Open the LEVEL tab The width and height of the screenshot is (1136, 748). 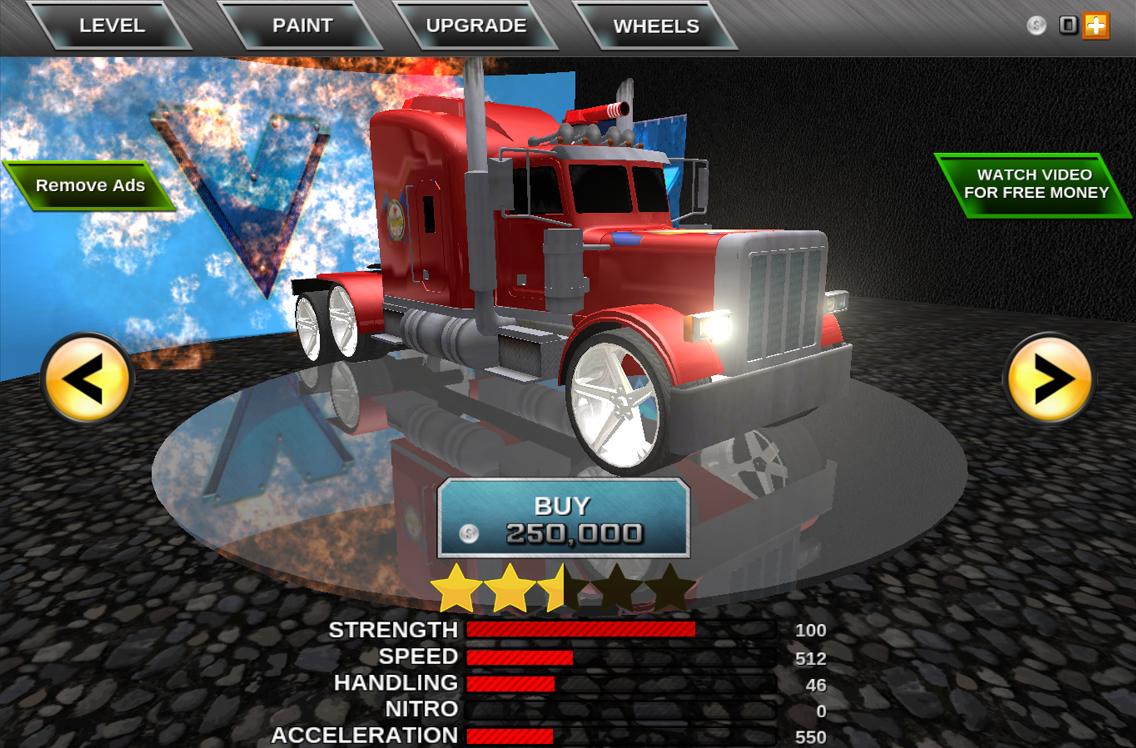[111, 26]
